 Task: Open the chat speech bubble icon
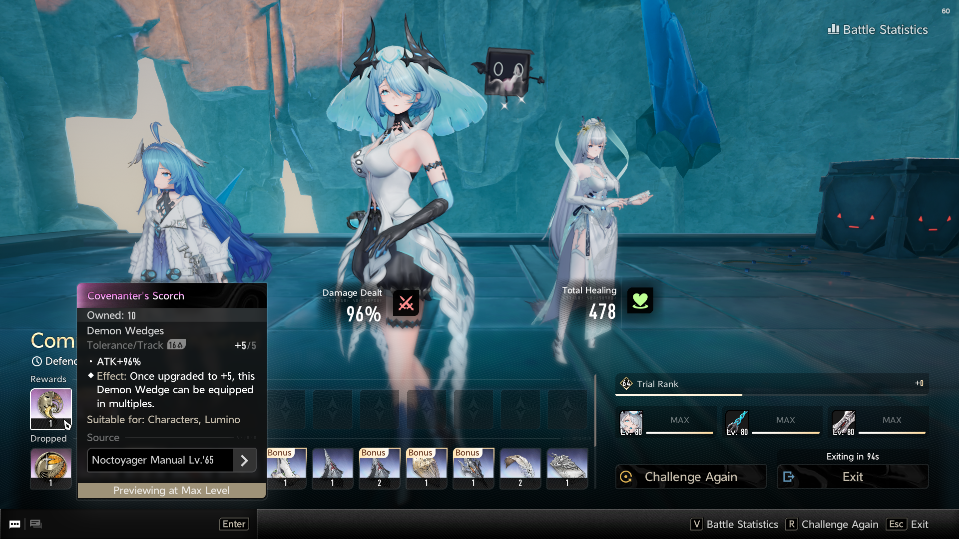pyautogui.click(x=15, y=523)
